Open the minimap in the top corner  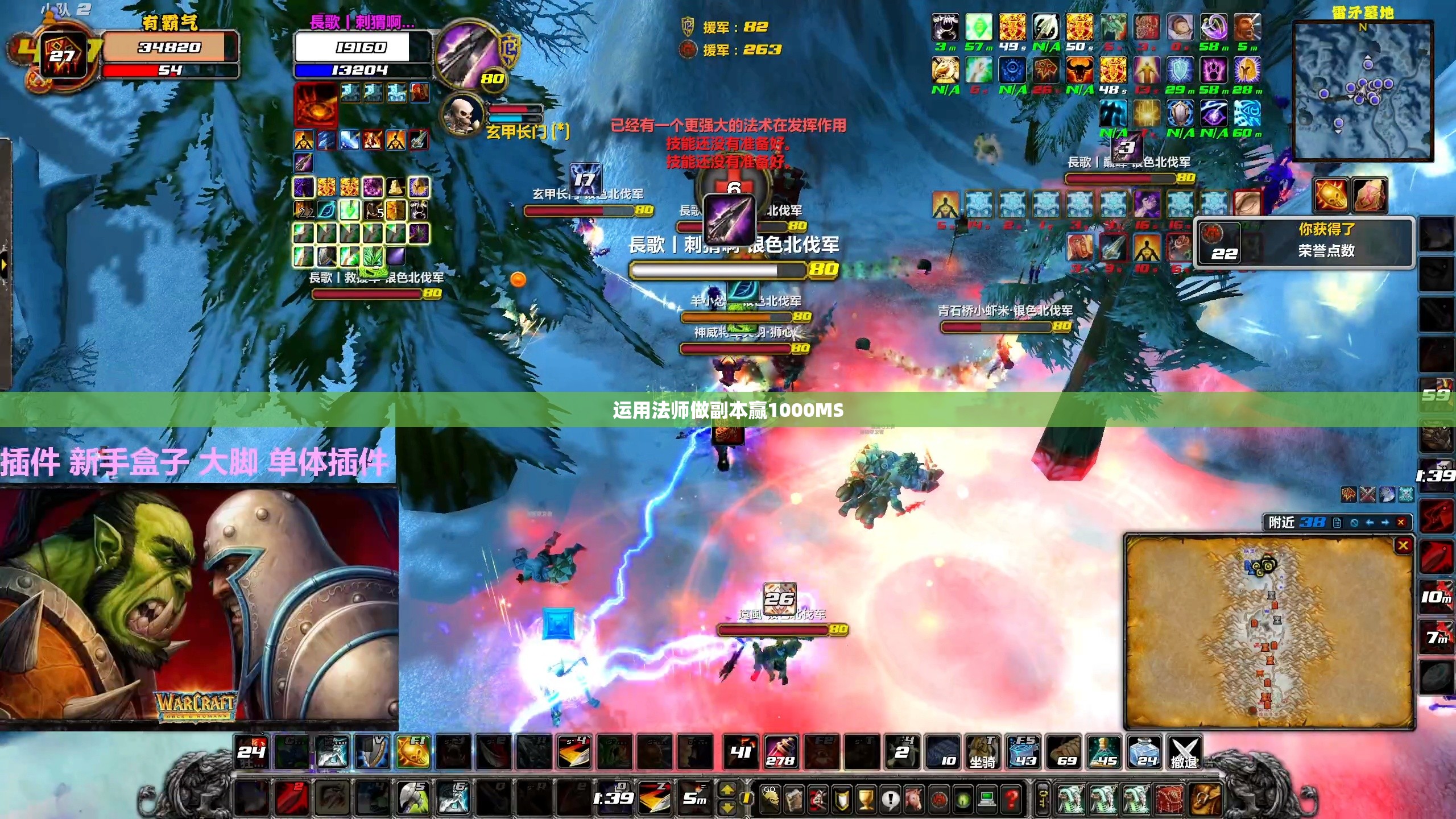[x=1362, y=91]
